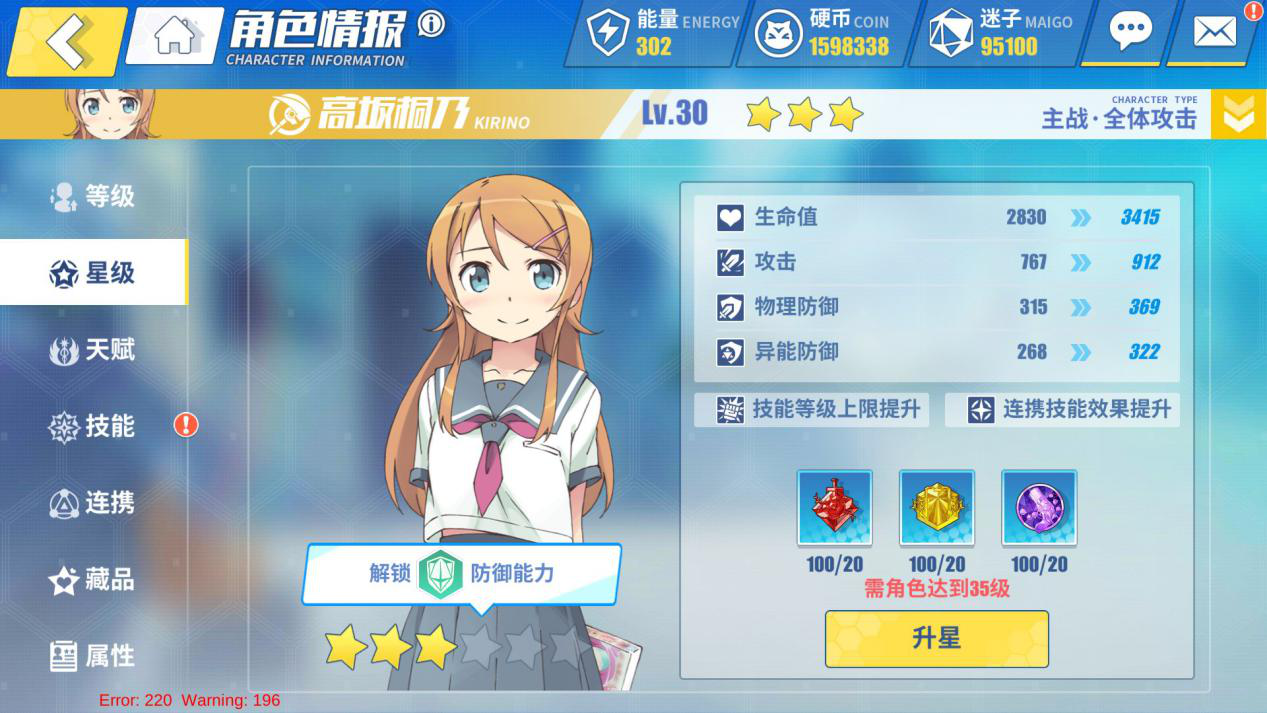Go back with the yellow arrow button
This screenshot has height=713, width=1267.
coord(66,41)
